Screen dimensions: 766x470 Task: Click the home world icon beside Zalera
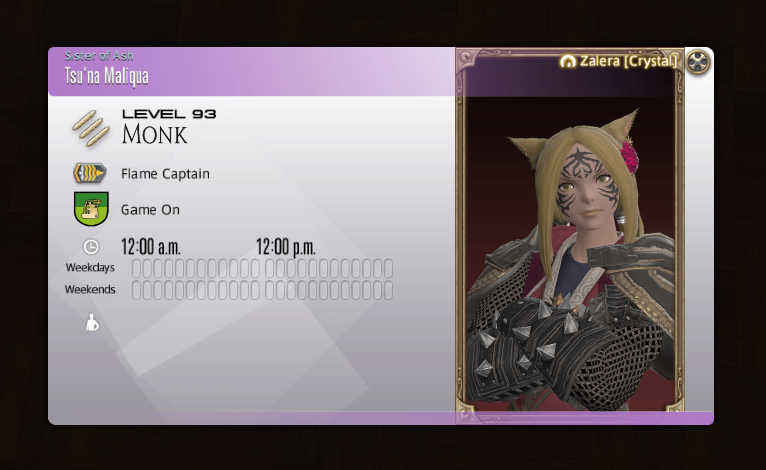[568, 62]
